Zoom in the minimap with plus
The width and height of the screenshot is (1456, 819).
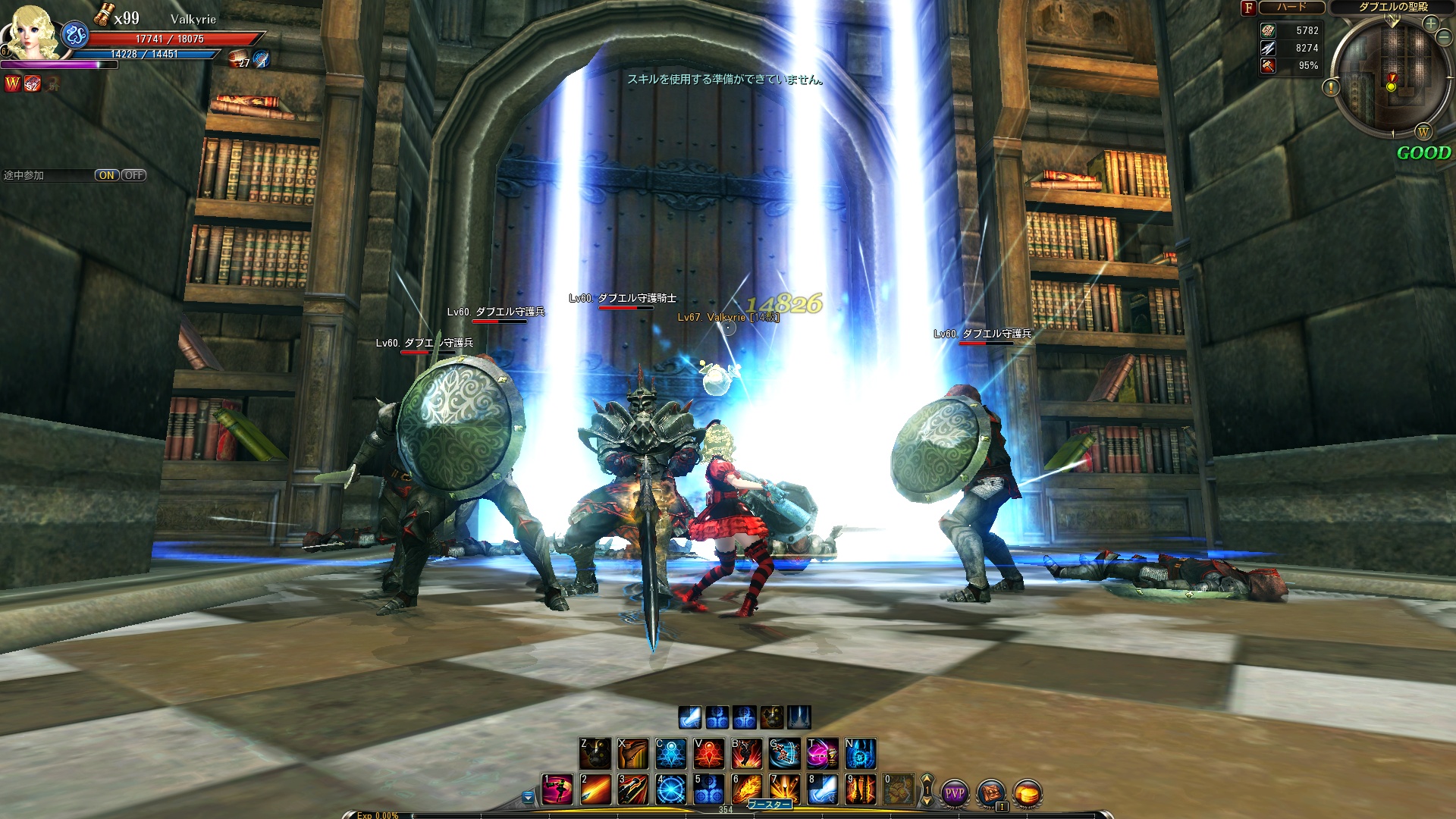pyautogui.click(x=1431, y=24)
